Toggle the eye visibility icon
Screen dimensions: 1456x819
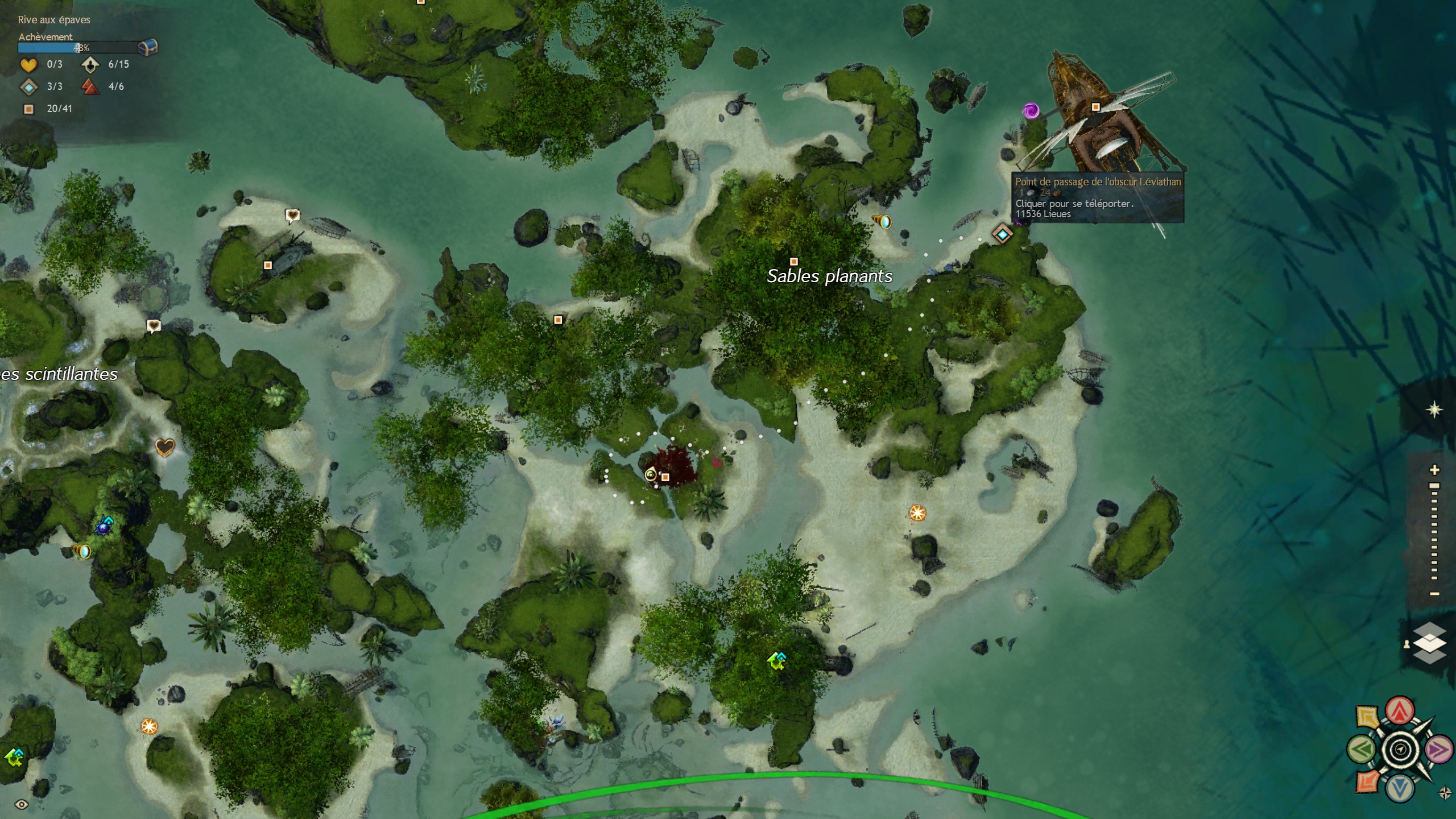[x=22, y=804]
